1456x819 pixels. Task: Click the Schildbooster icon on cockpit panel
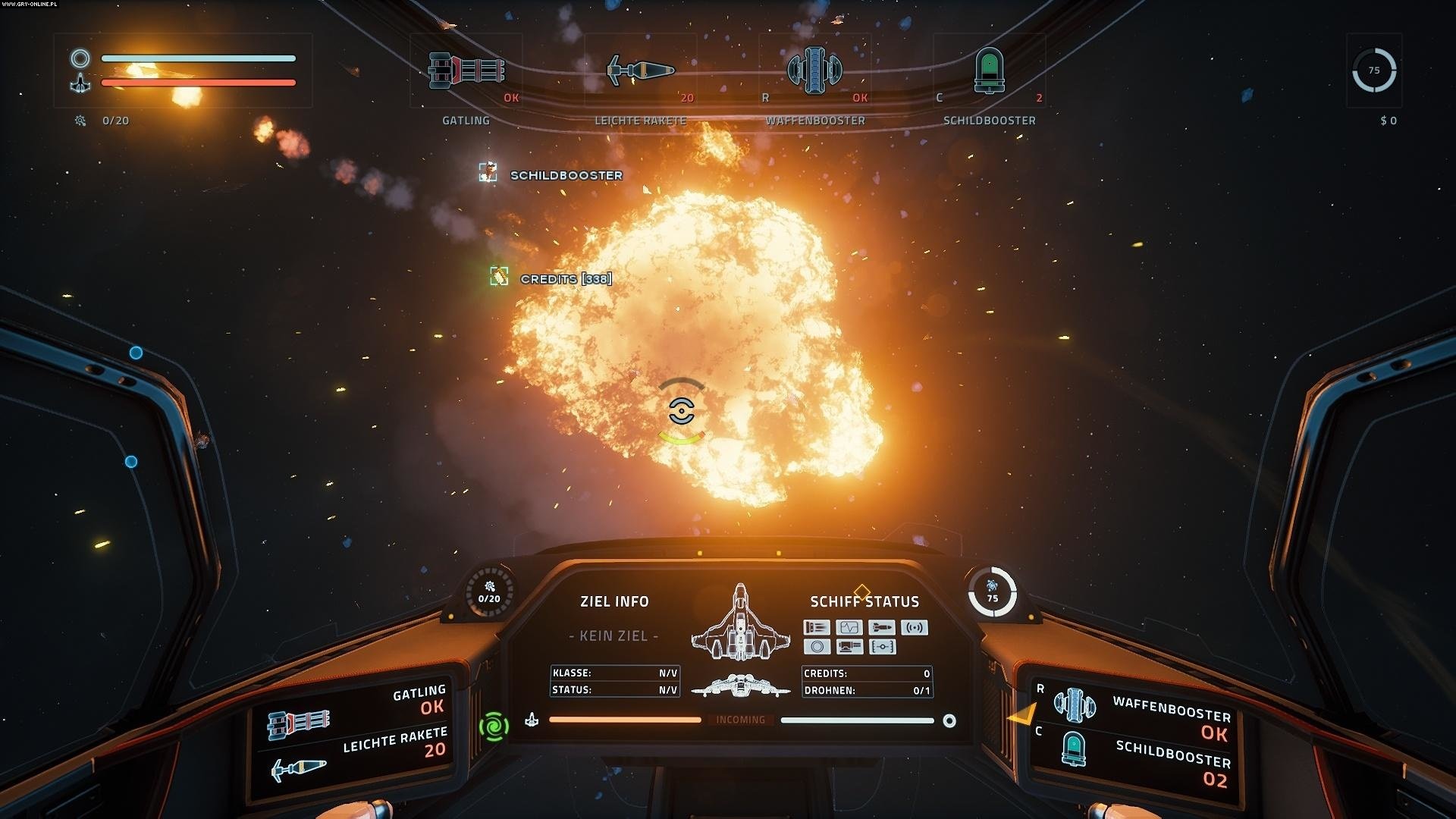[1073, 748]
